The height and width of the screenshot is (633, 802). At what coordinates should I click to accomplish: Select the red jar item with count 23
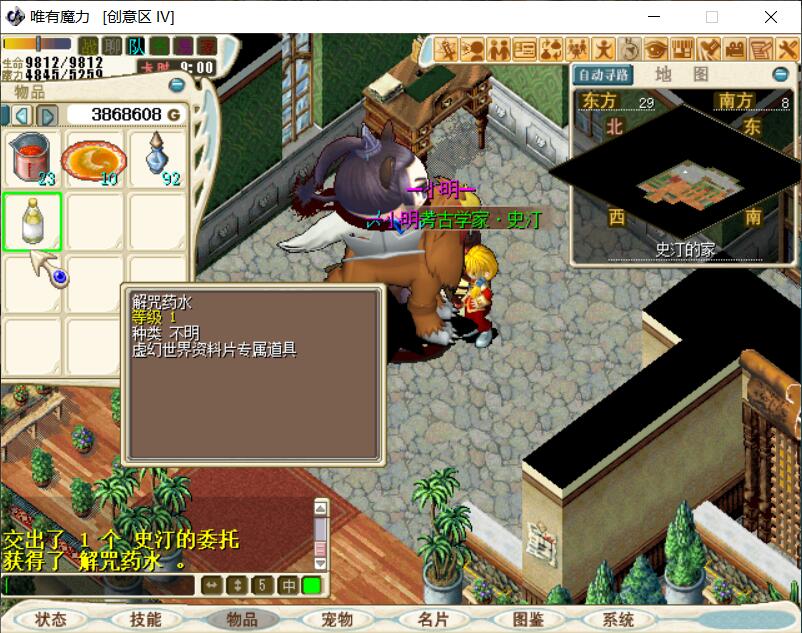click(x=32, y=159)
